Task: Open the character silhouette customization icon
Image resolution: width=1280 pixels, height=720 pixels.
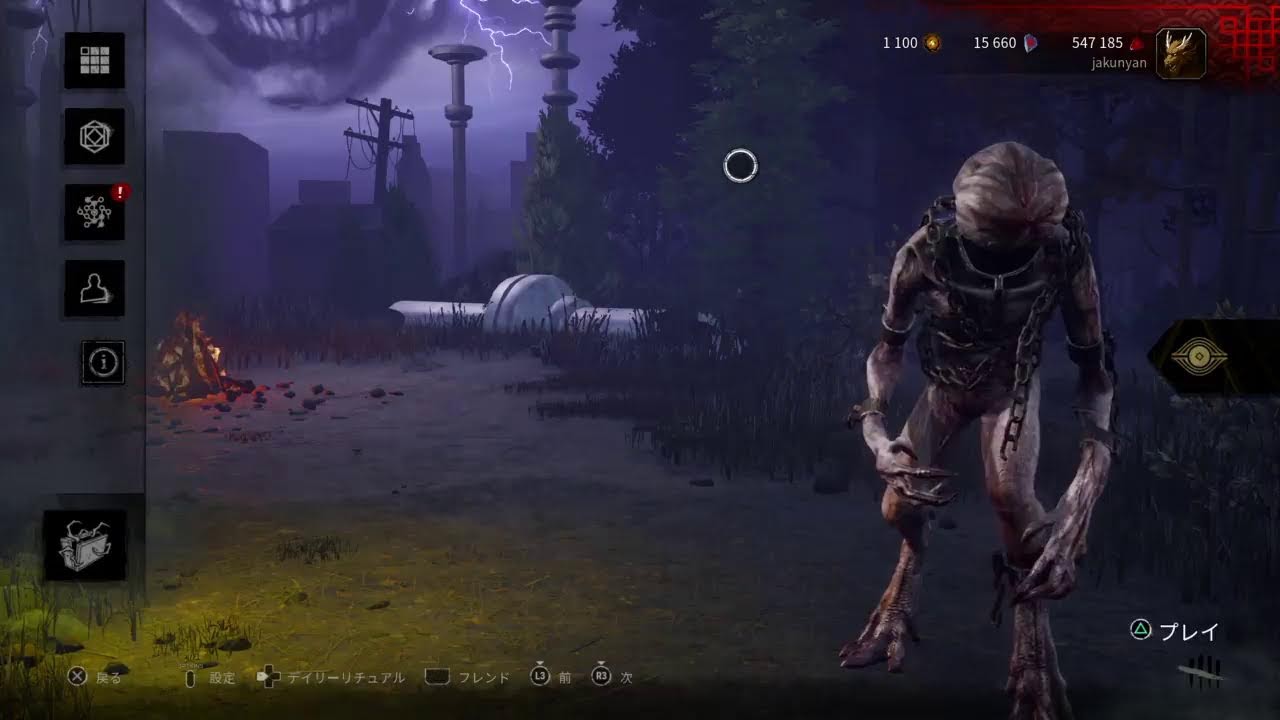Action: click(x=95, y=288)
